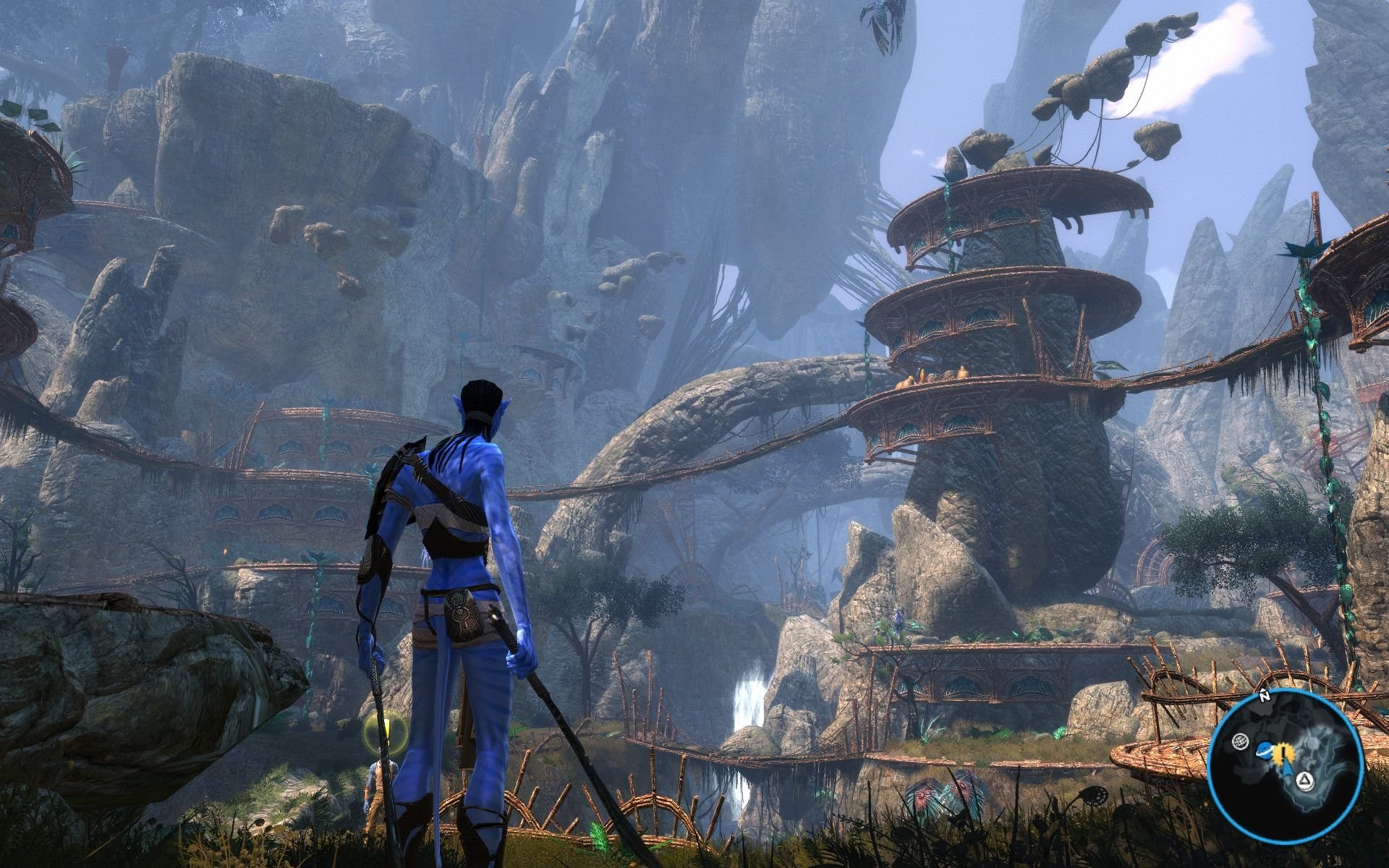Select the white grid-sphere marker on minimap

(x=1239, y=741)
